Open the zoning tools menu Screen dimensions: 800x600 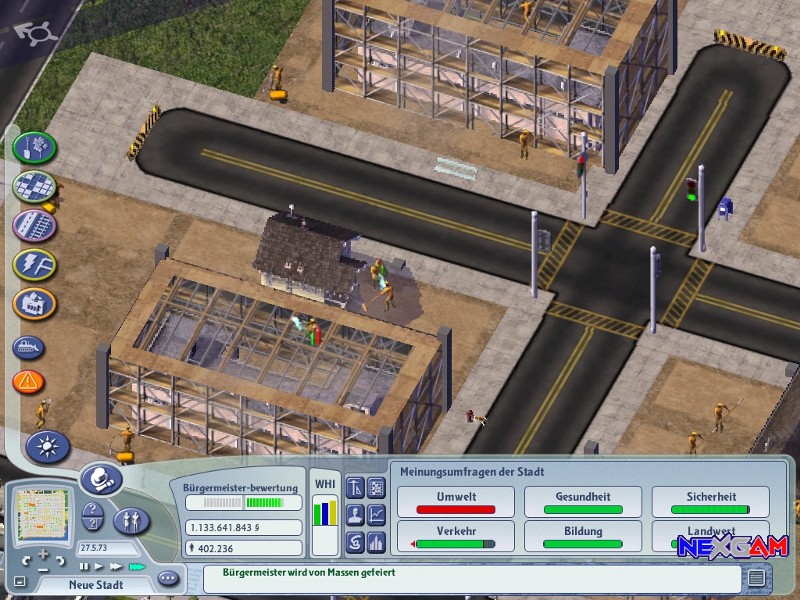tap(34, 186)
